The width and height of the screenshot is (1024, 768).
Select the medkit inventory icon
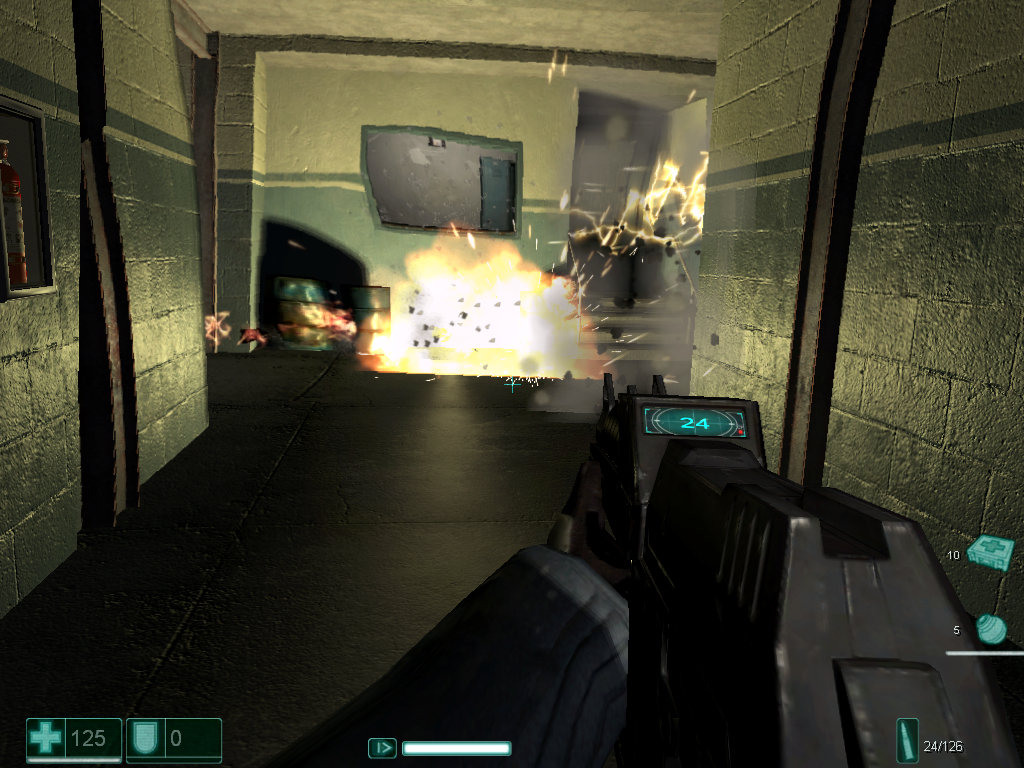click(x=990, y=552)
